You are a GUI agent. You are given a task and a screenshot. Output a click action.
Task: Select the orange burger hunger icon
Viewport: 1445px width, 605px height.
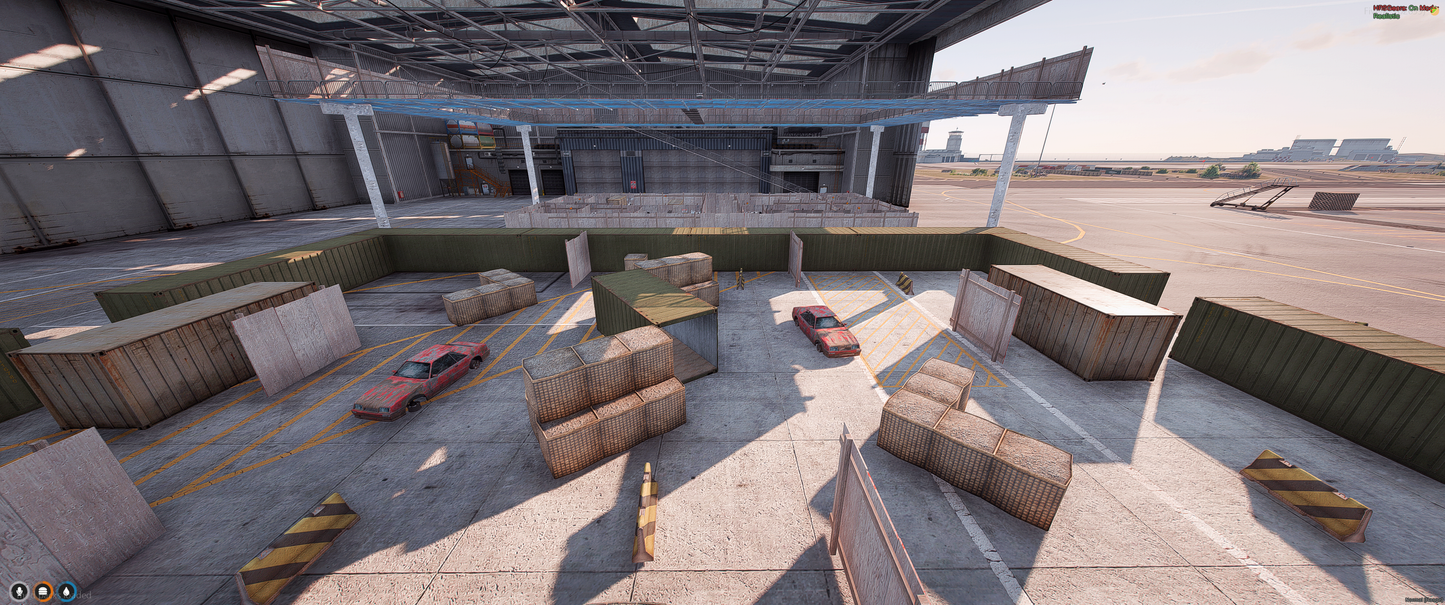pyautogui.click(x=43, y=591)
